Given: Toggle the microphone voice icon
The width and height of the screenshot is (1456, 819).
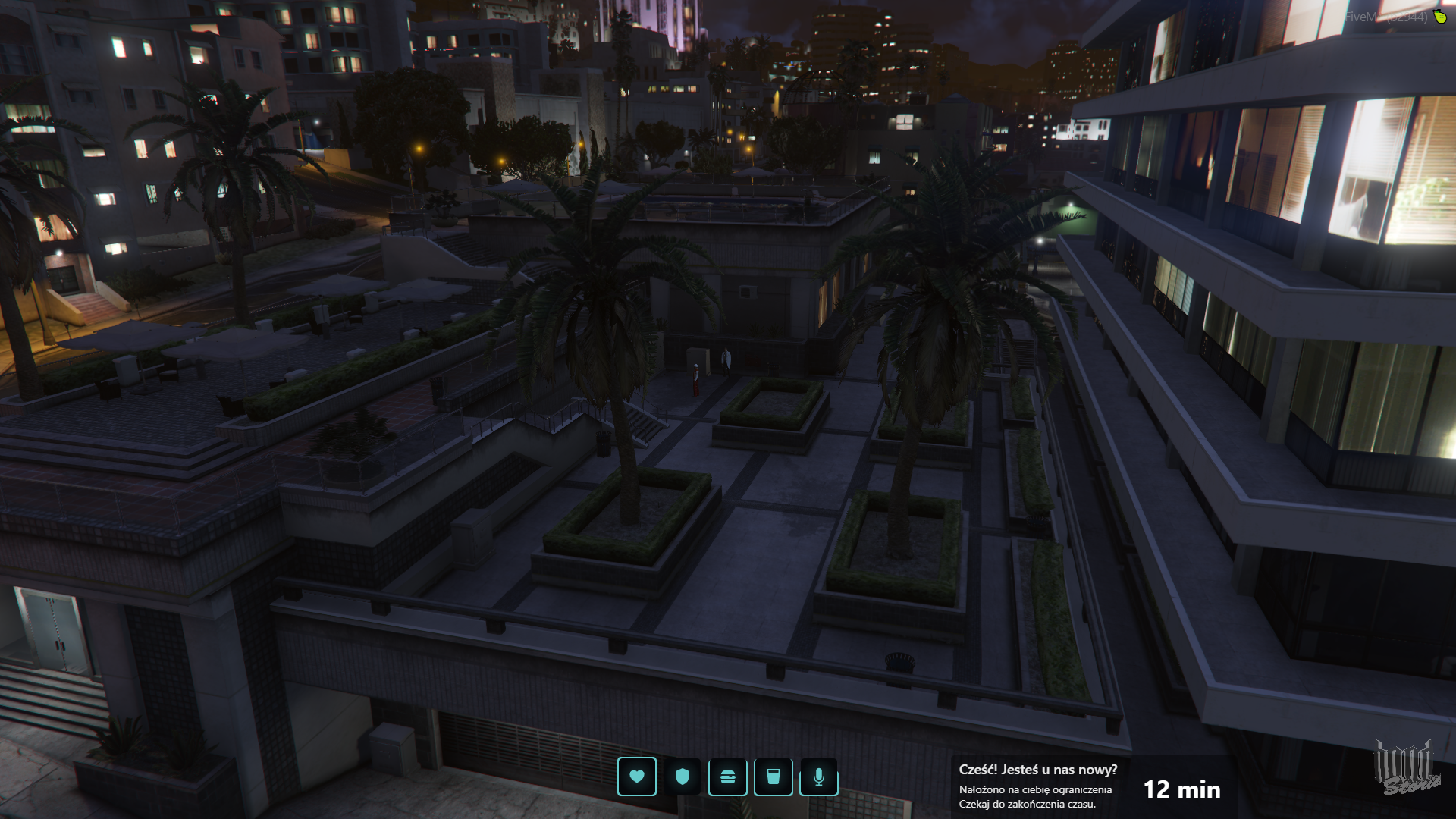Looking at the screenshot, I should click(x=819, y=777).
